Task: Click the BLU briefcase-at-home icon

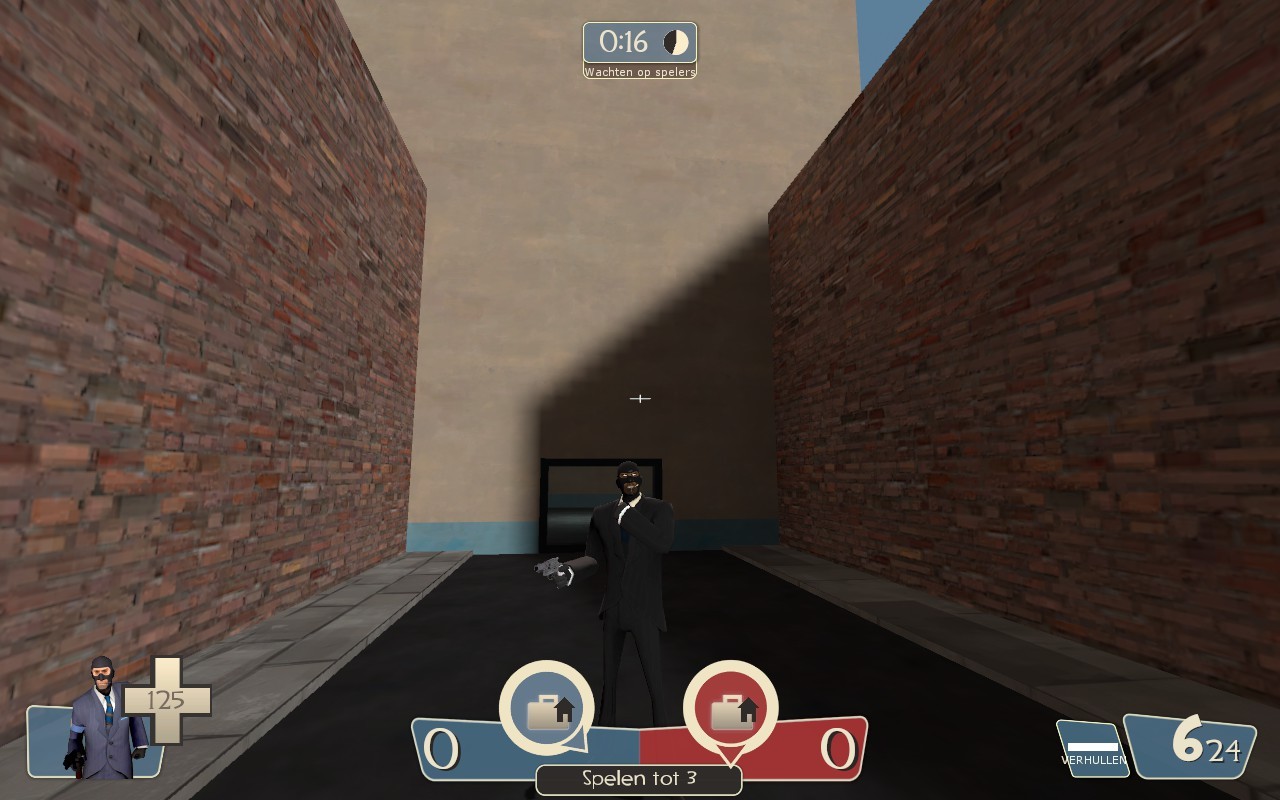Action: [x=548, y=710]
